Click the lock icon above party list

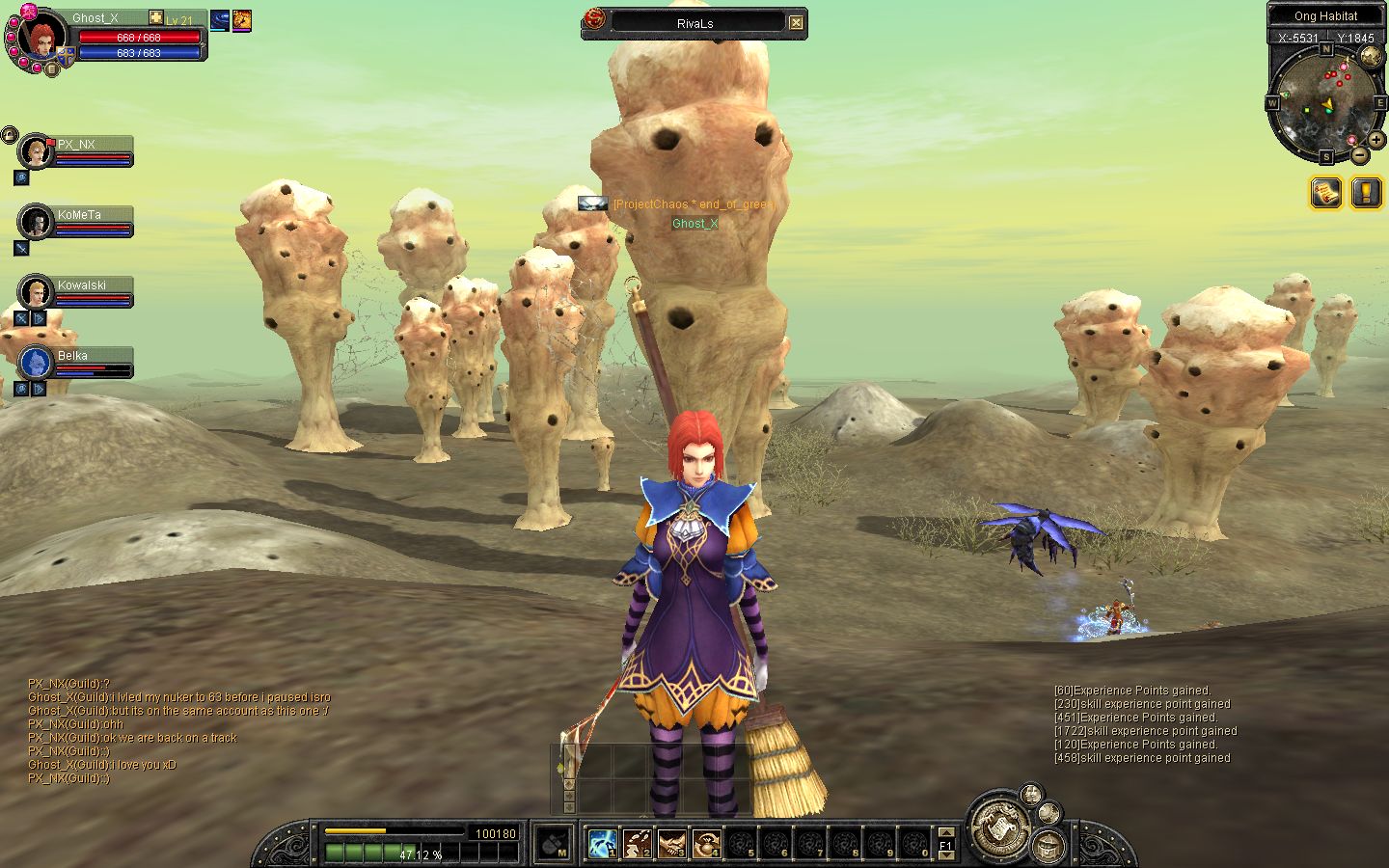click(9, 134)
